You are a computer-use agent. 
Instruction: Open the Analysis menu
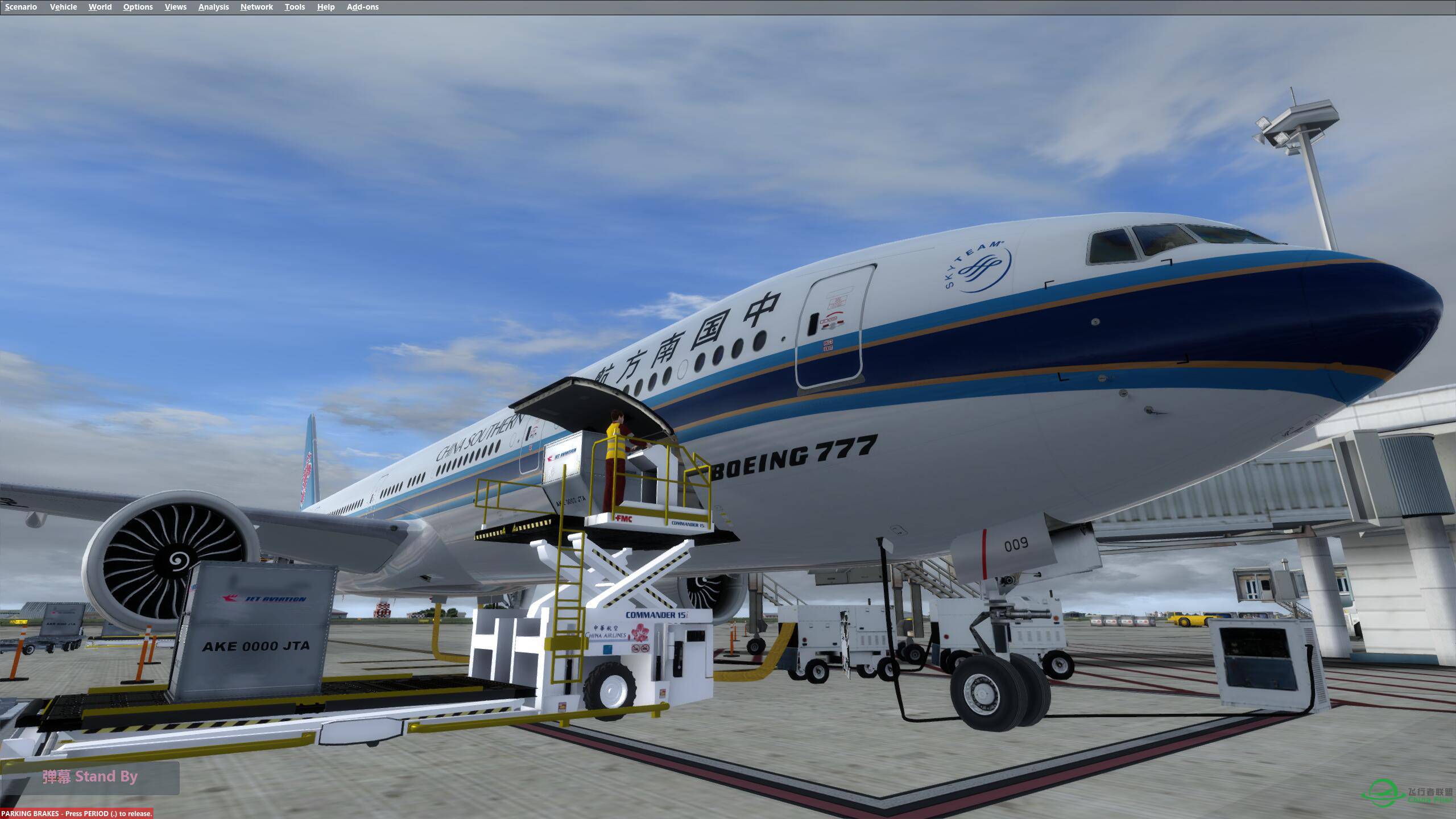213,7
